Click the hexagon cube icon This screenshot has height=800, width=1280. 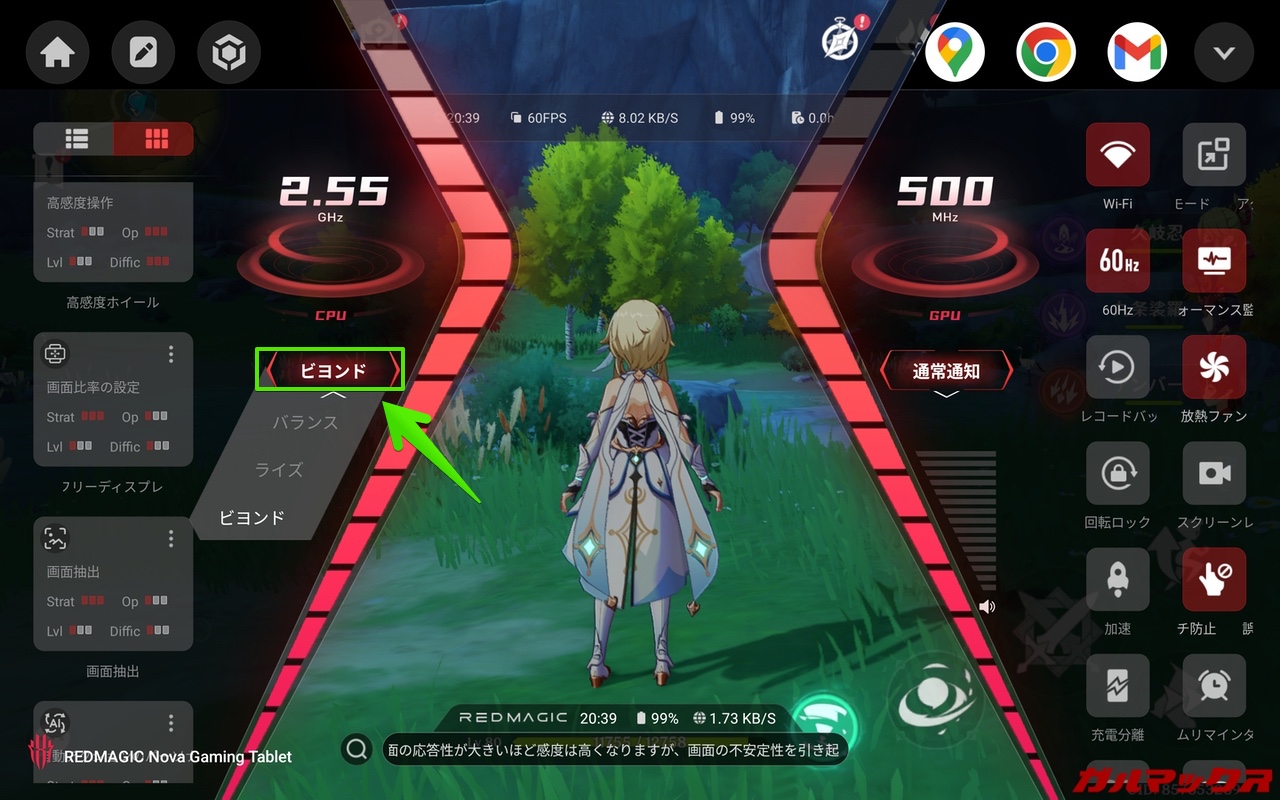[229, 53]
